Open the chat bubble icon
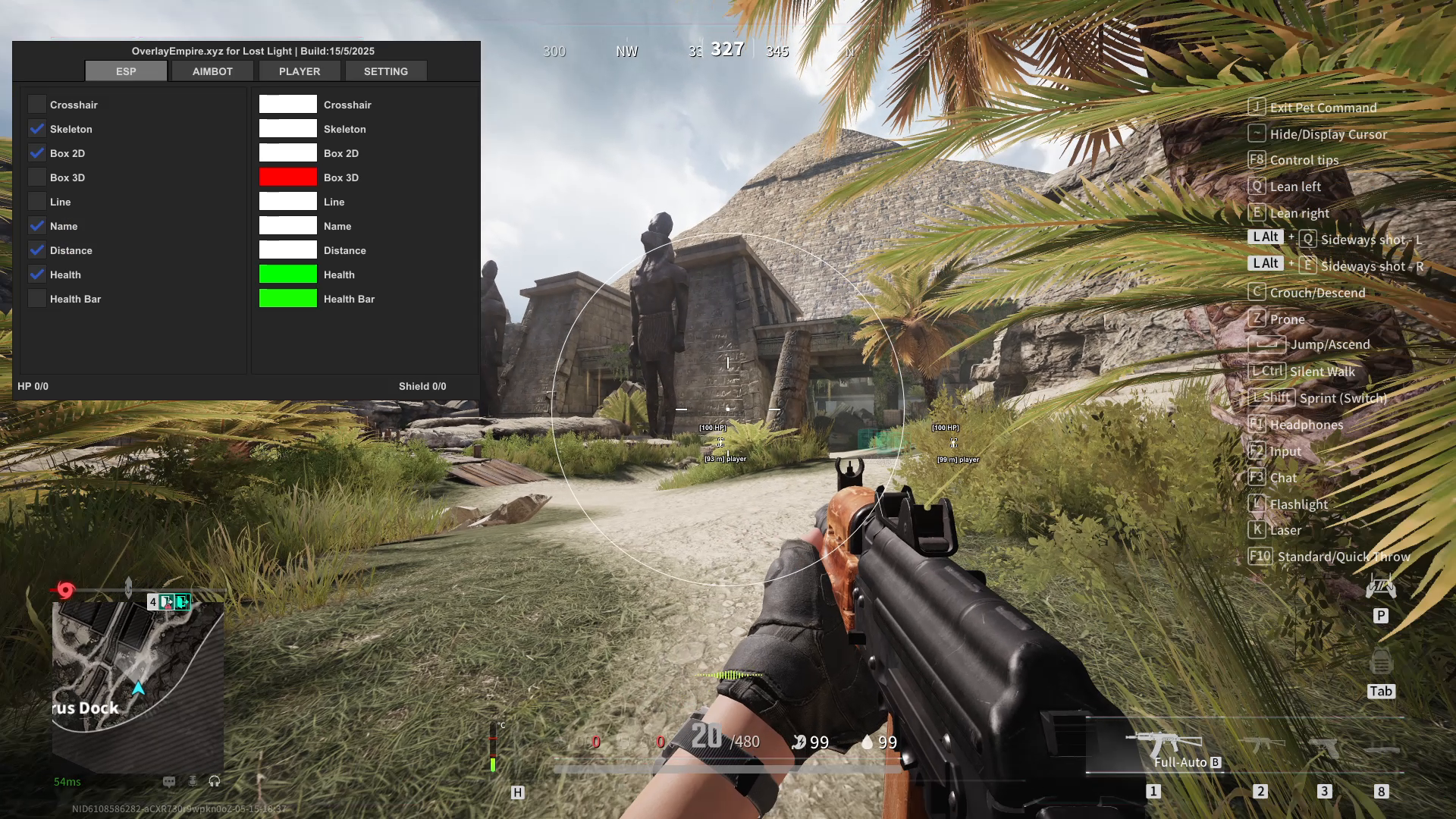The image size is (1456, 819). 169,781
